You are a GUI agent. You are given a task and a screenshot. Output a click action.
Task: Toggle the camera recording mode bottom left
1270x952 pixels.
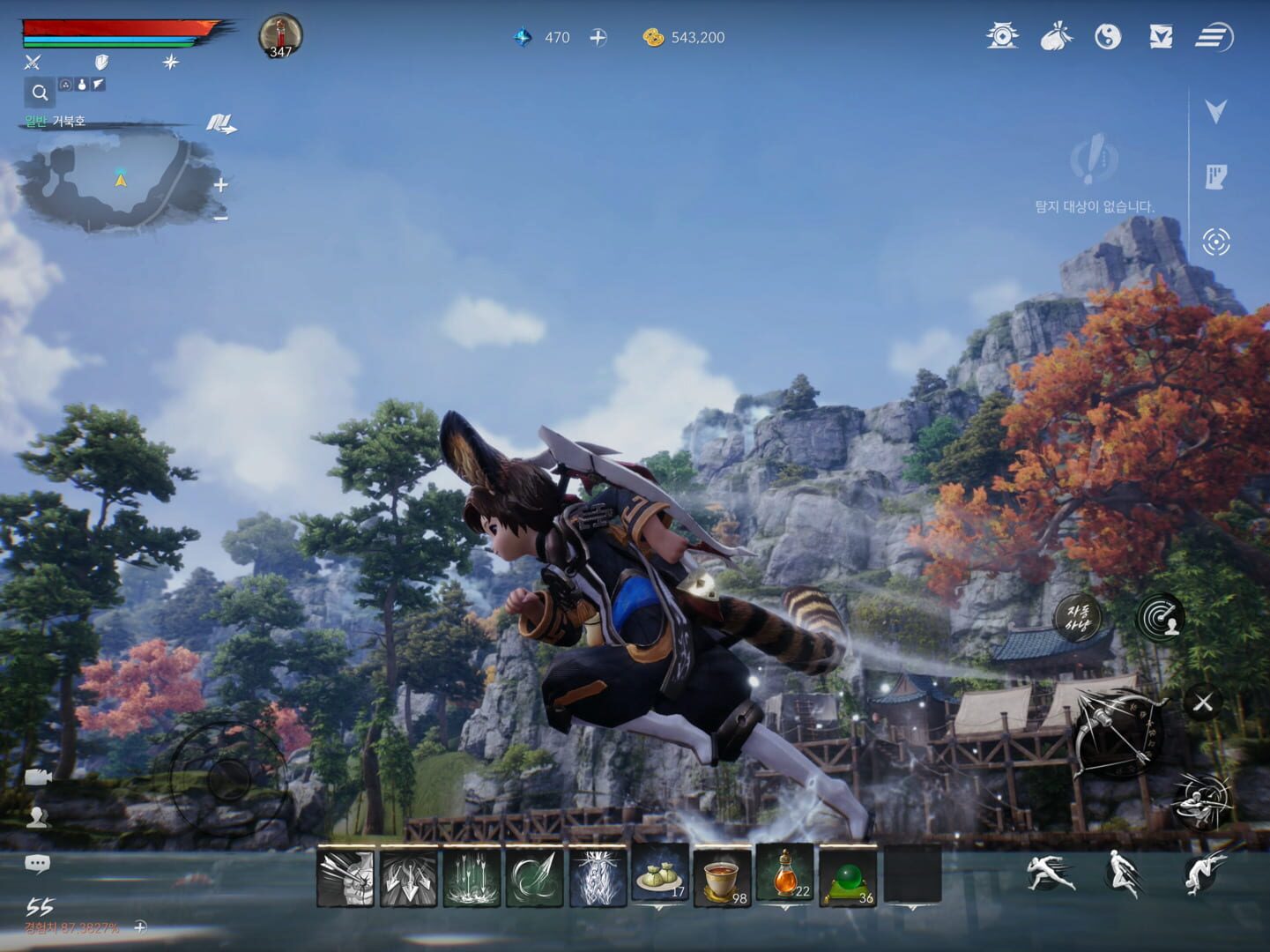(x=35, y=776)
